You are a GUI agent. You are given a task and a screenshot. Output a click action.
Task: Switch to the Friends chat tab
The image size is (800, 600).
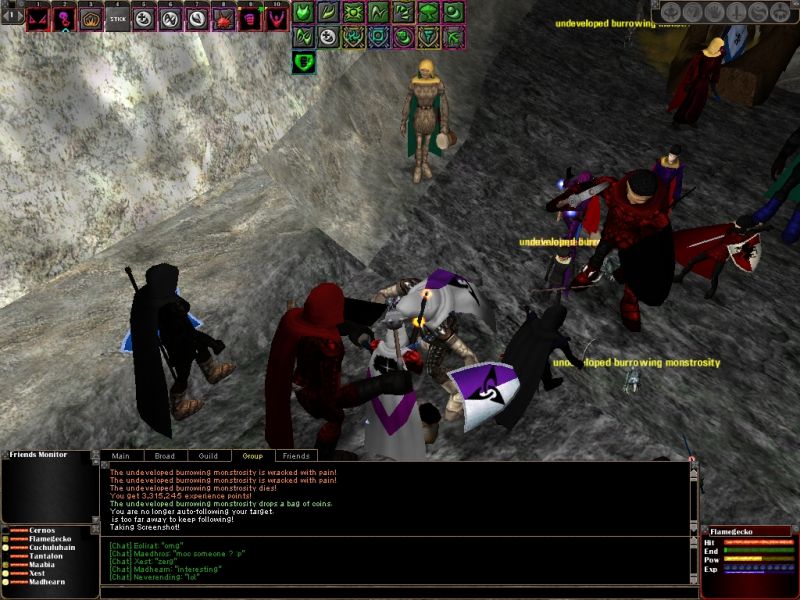pyautogui.click(x=295, y=456)
